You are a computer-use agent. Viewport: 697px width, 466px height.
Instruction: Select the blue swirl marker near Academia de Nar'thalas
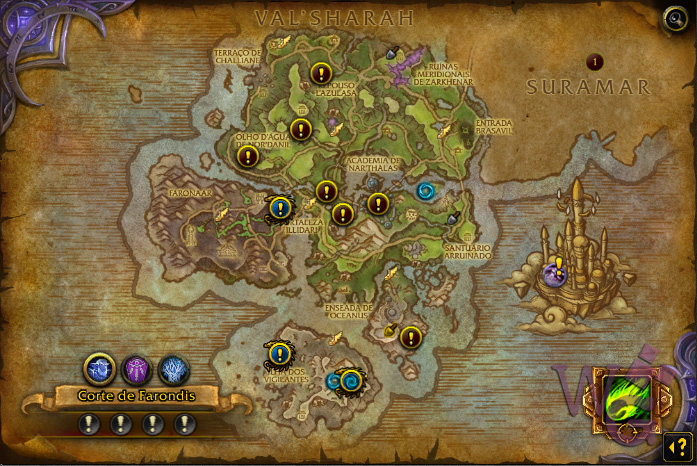pyautogui.click(x=426, y=191)
